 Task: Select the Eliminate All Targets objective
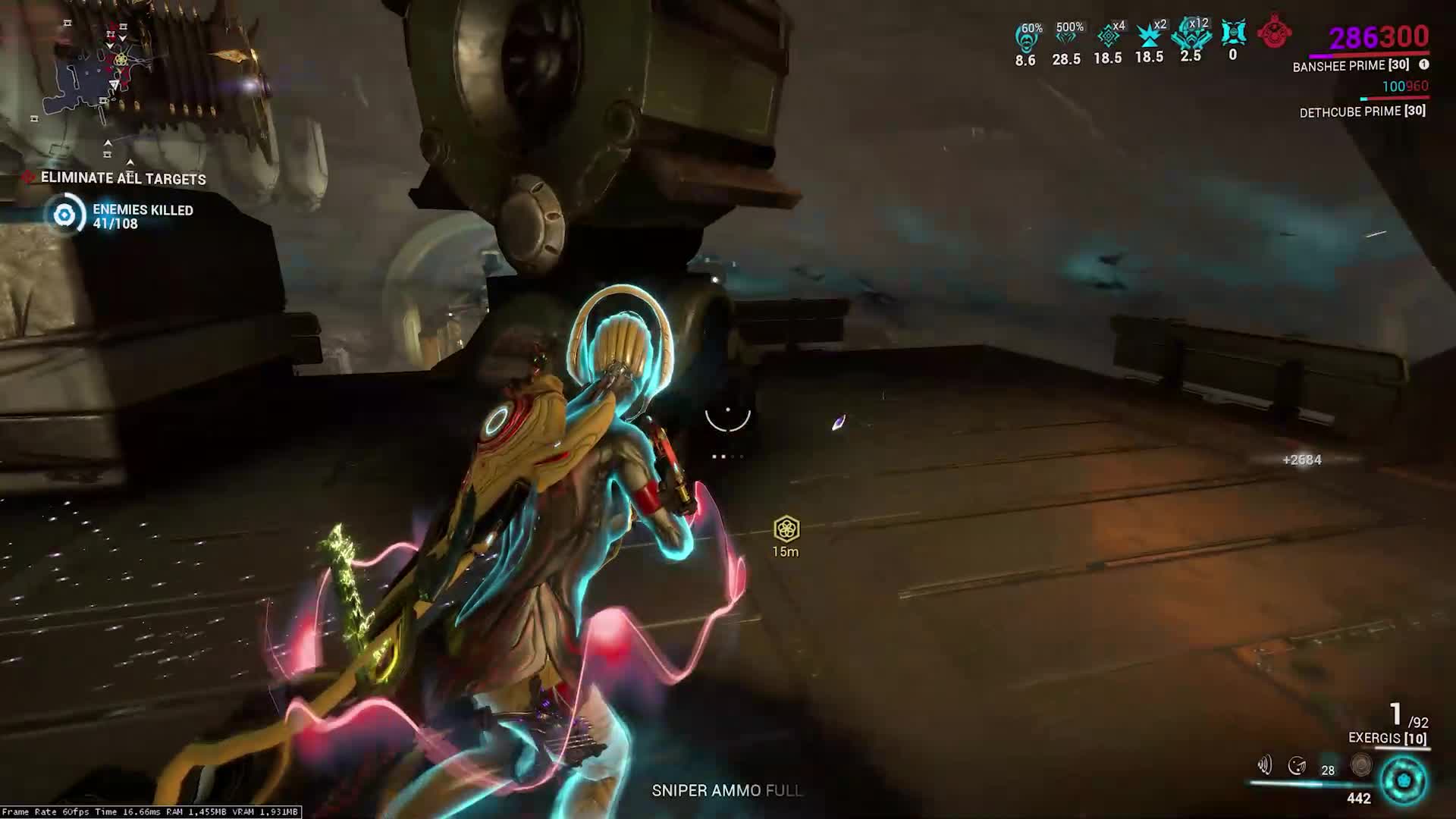pyautogui.click(x=123, y=178)
